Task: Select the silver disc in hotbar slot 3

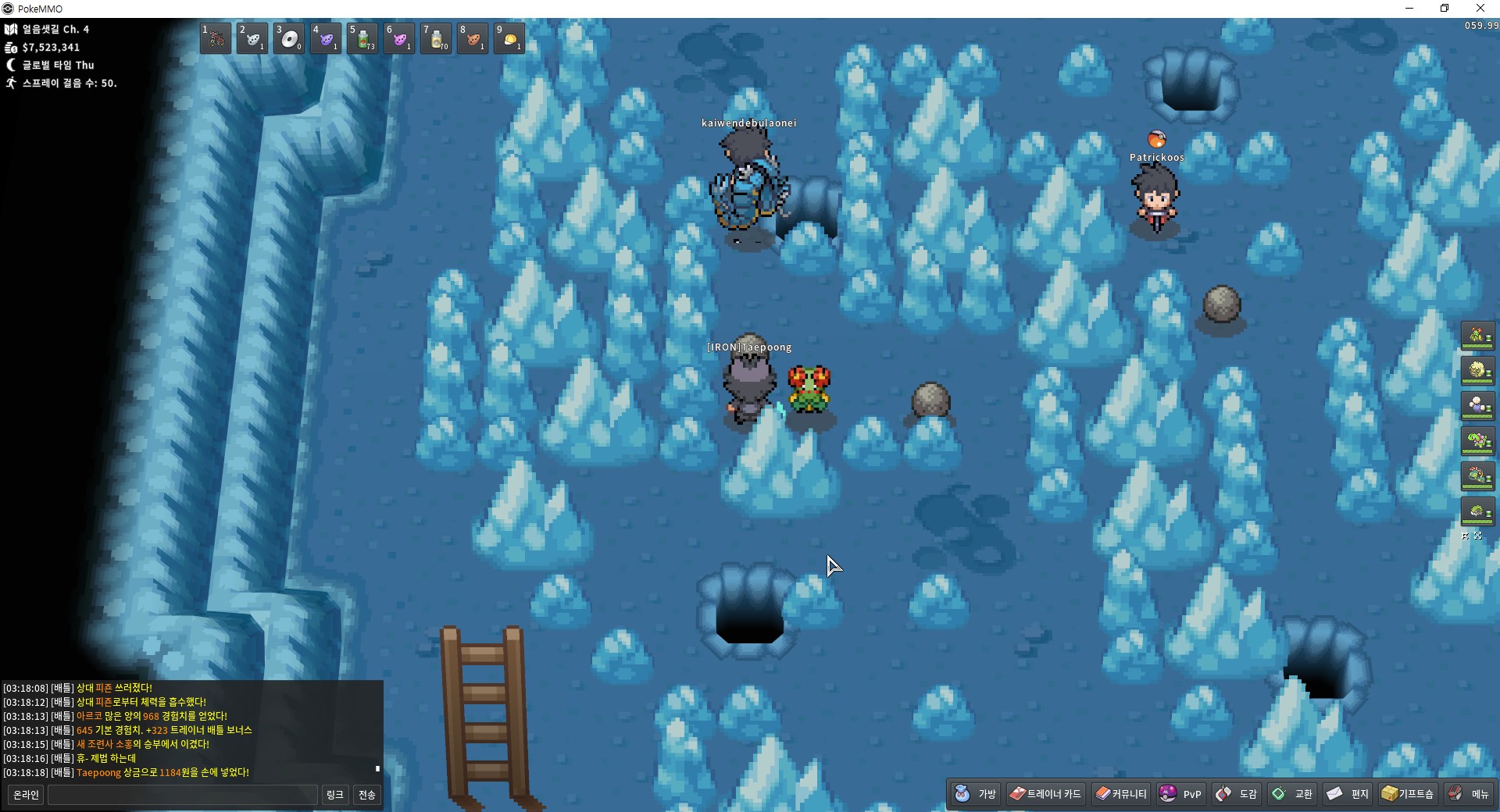Action: [289, 38]
